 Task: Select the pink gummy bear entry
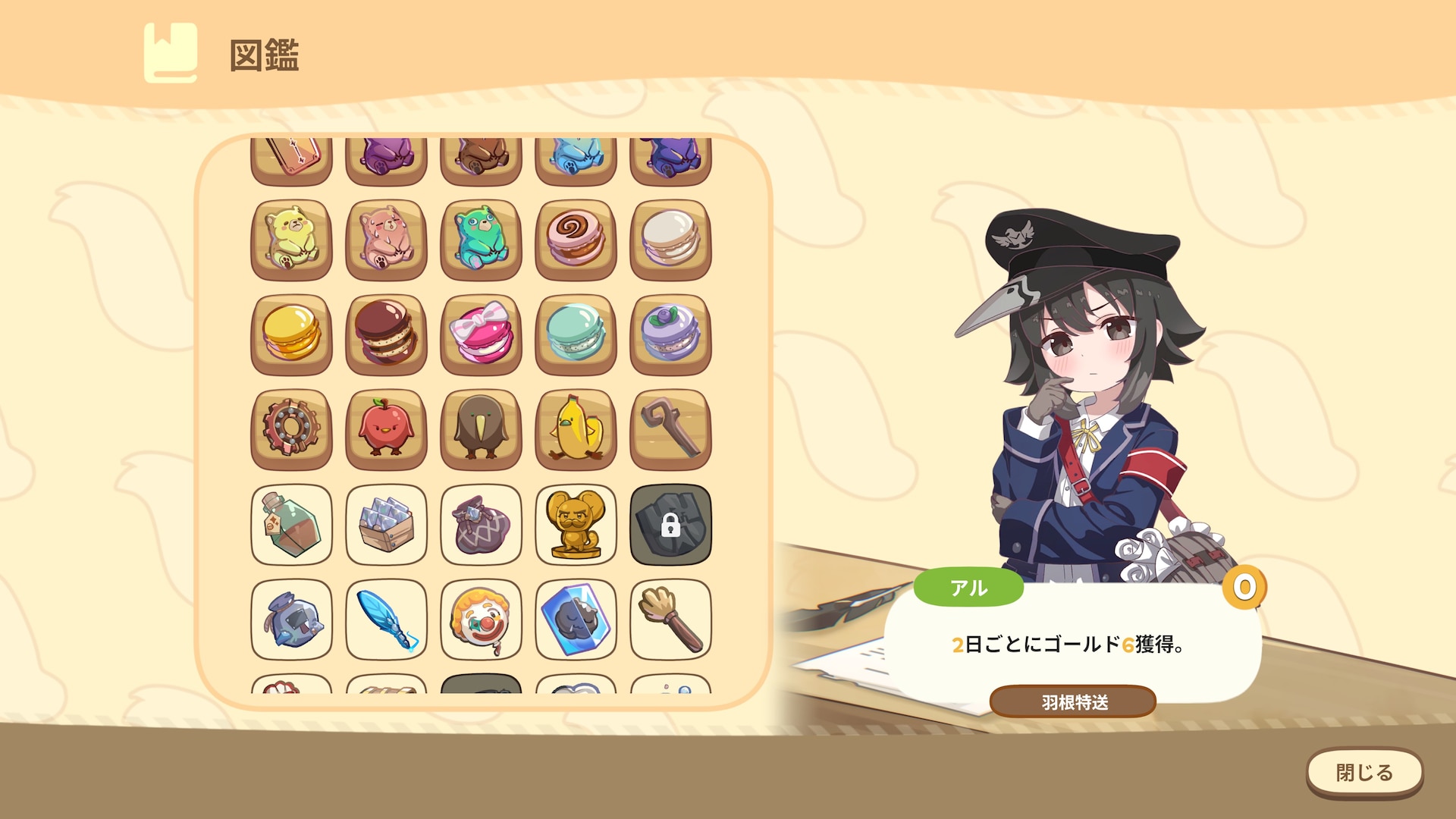[386, 240]
